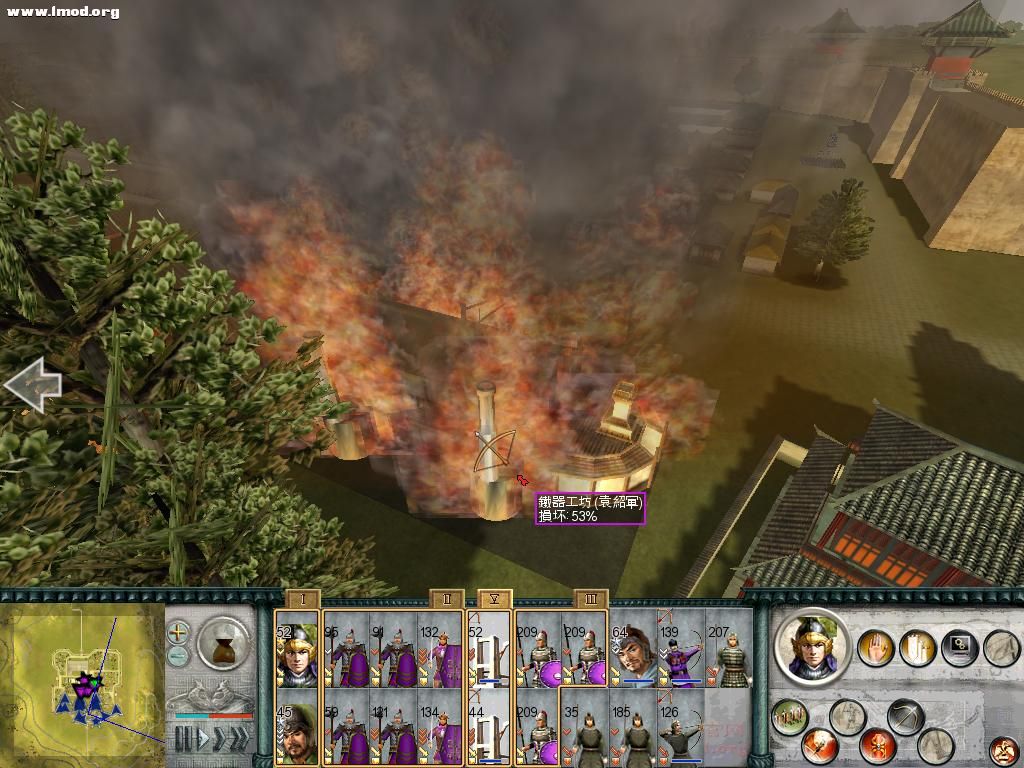Click the selected general's round portrait

tap(812, 648)
